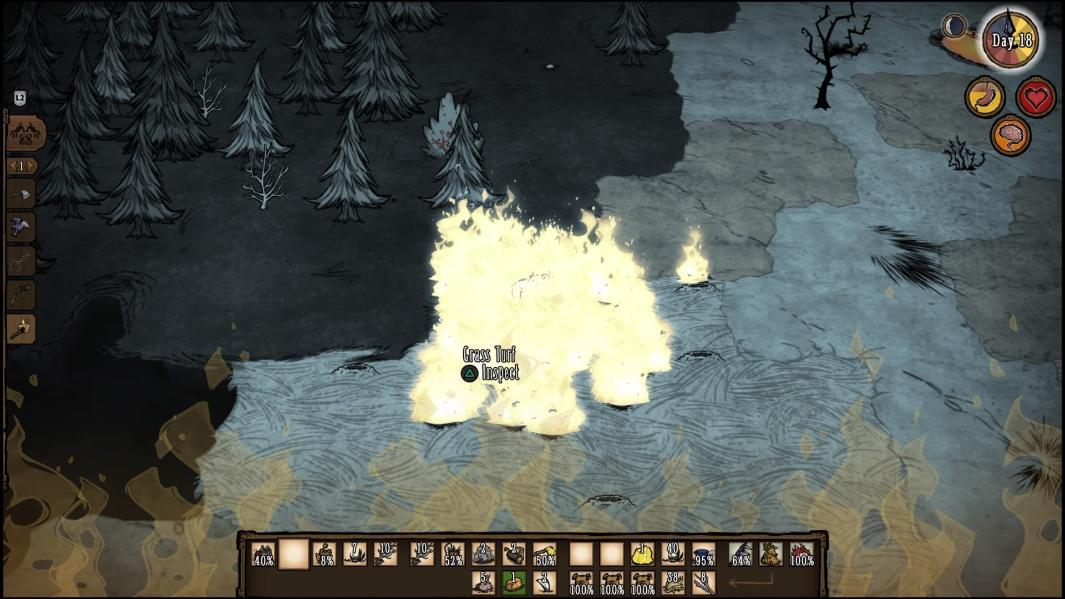Click the green highlighted inventory slot
This screenshot has width=1065, height=599.
(x=514, y=582)
